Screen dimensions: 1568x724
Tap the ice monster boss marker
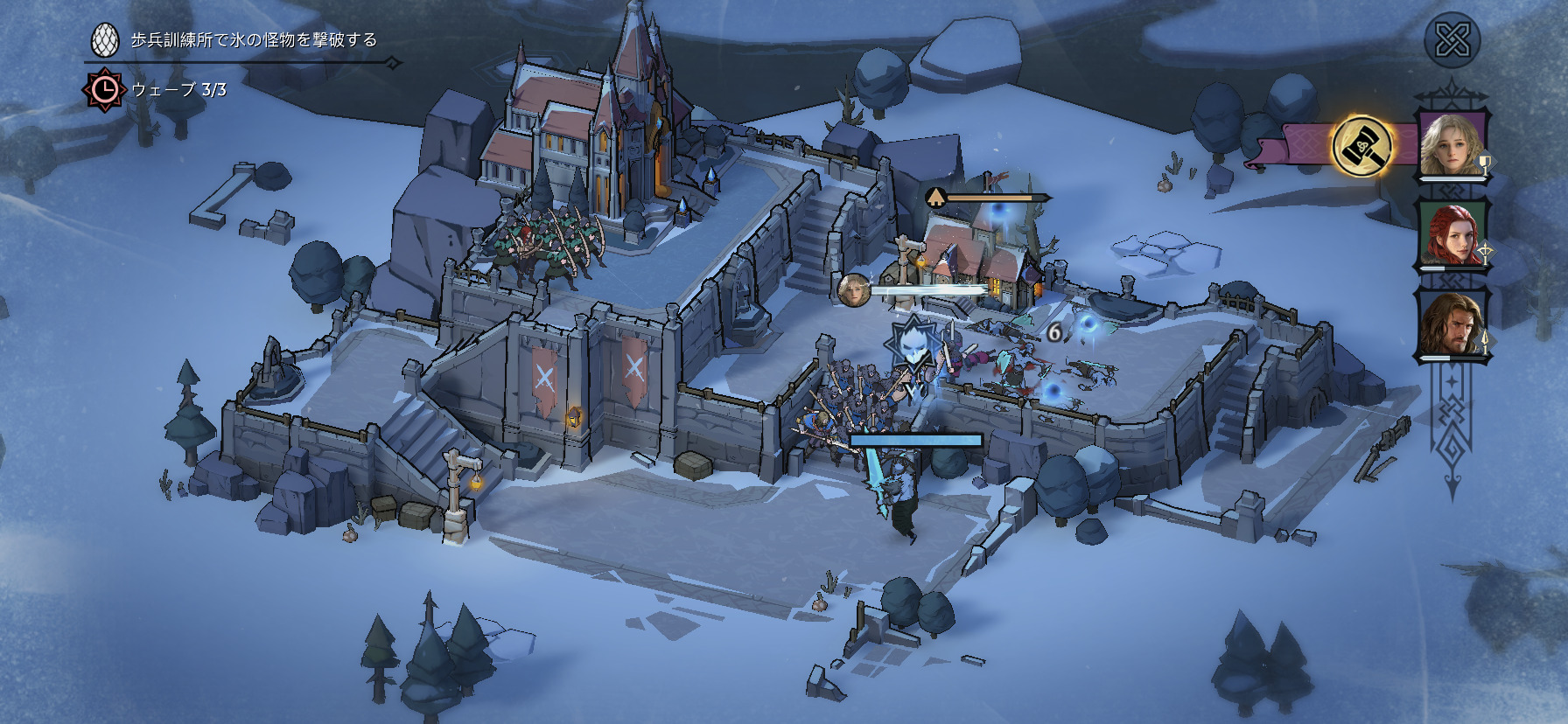pyautogui.click(x=913, y=345)
